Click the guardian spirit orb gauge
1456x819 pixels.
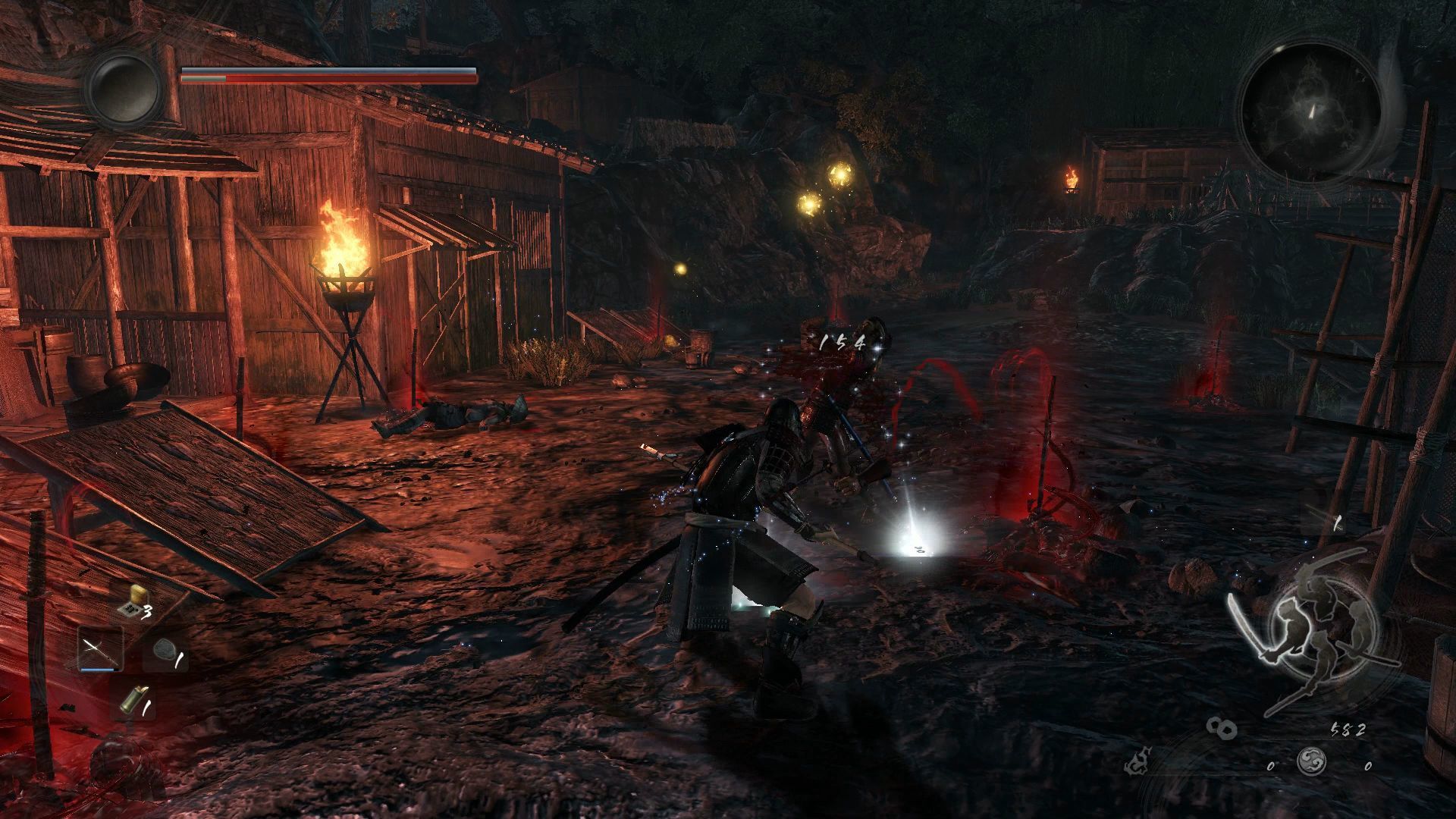pos(124,89)
